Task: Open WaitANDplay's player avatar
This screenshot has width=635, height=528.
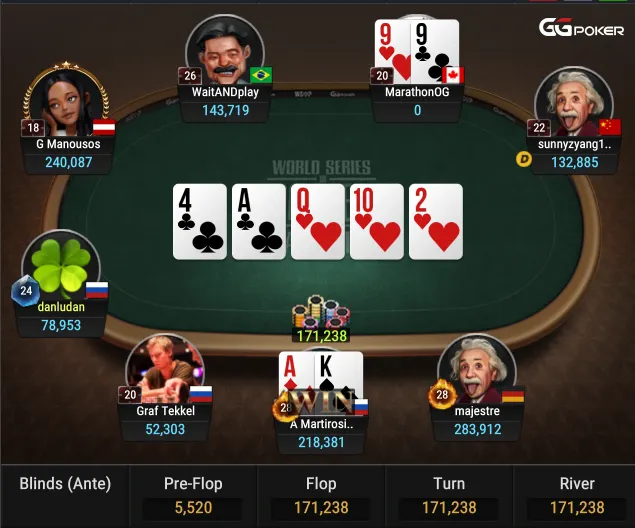Action: tap(225, 52)
